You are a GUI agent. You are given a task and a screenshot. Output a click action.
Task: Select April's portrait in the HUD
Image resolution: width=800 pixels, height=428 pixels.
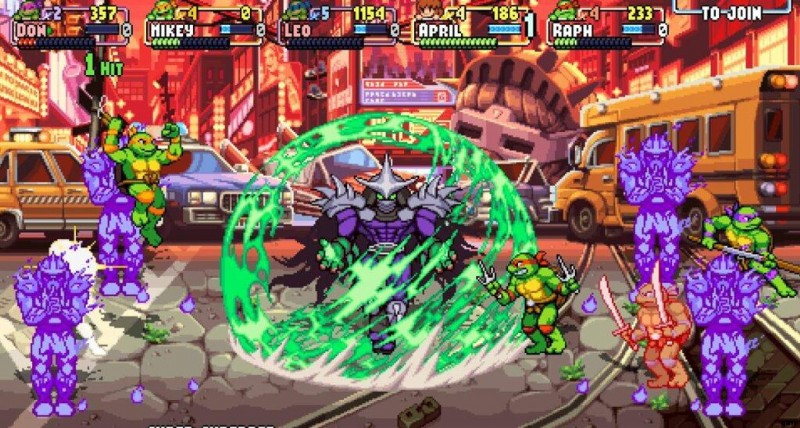click(x=428, y=12)
